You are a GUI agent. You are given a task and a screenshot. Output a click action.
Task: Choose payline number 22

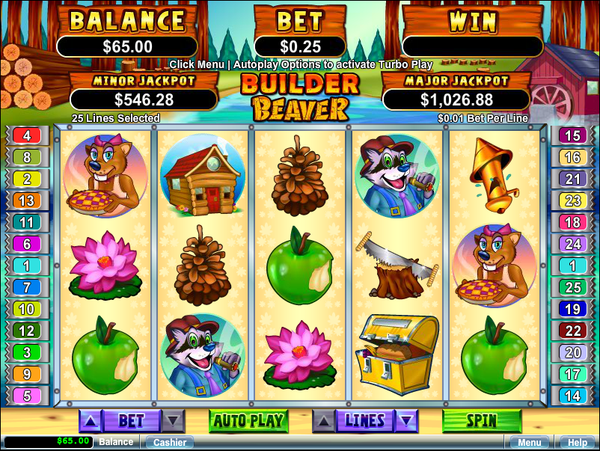click(573, 330)
